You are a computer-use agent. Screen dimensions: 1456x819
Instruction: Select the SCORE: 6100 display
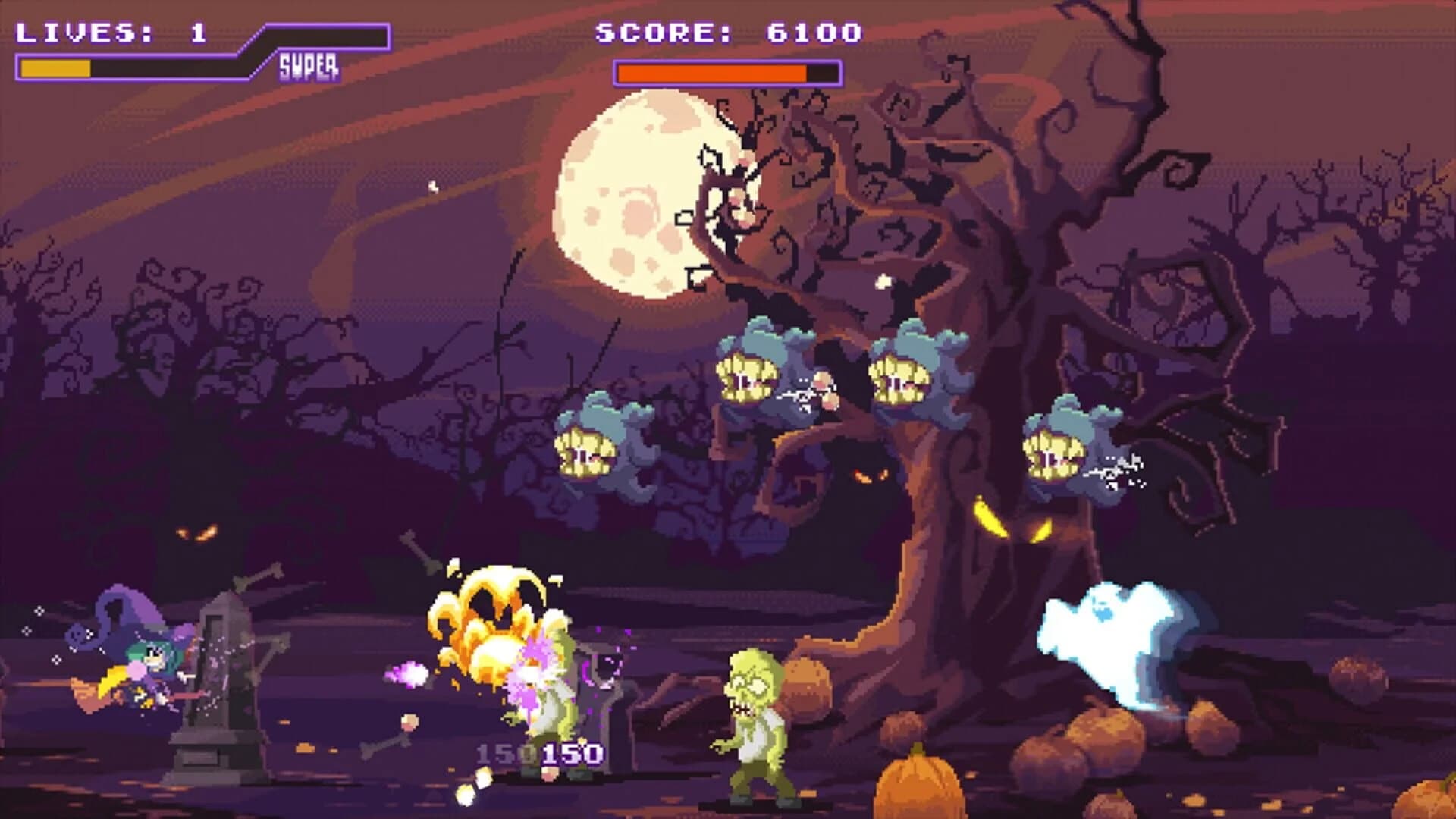click(x=728, y=32)
